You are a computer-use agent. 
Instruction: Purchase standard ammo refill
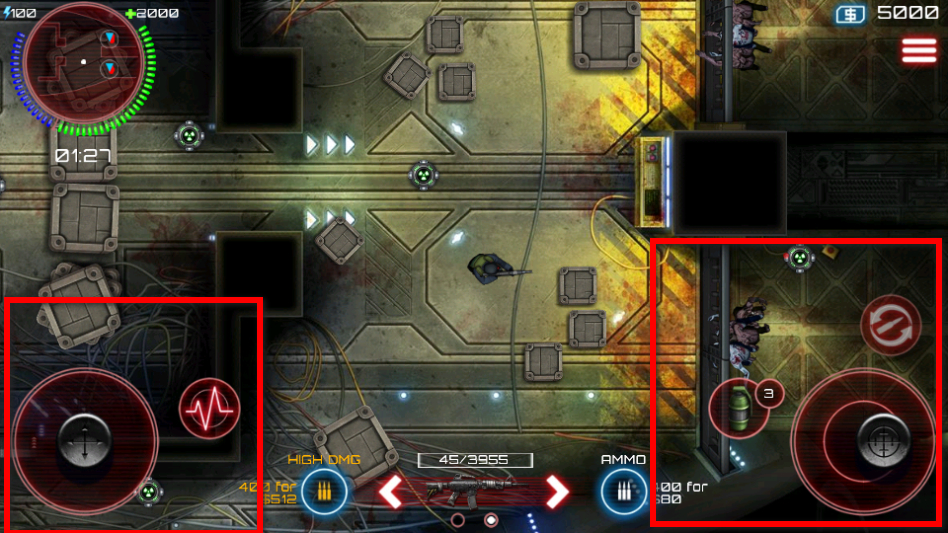(622, 491)
